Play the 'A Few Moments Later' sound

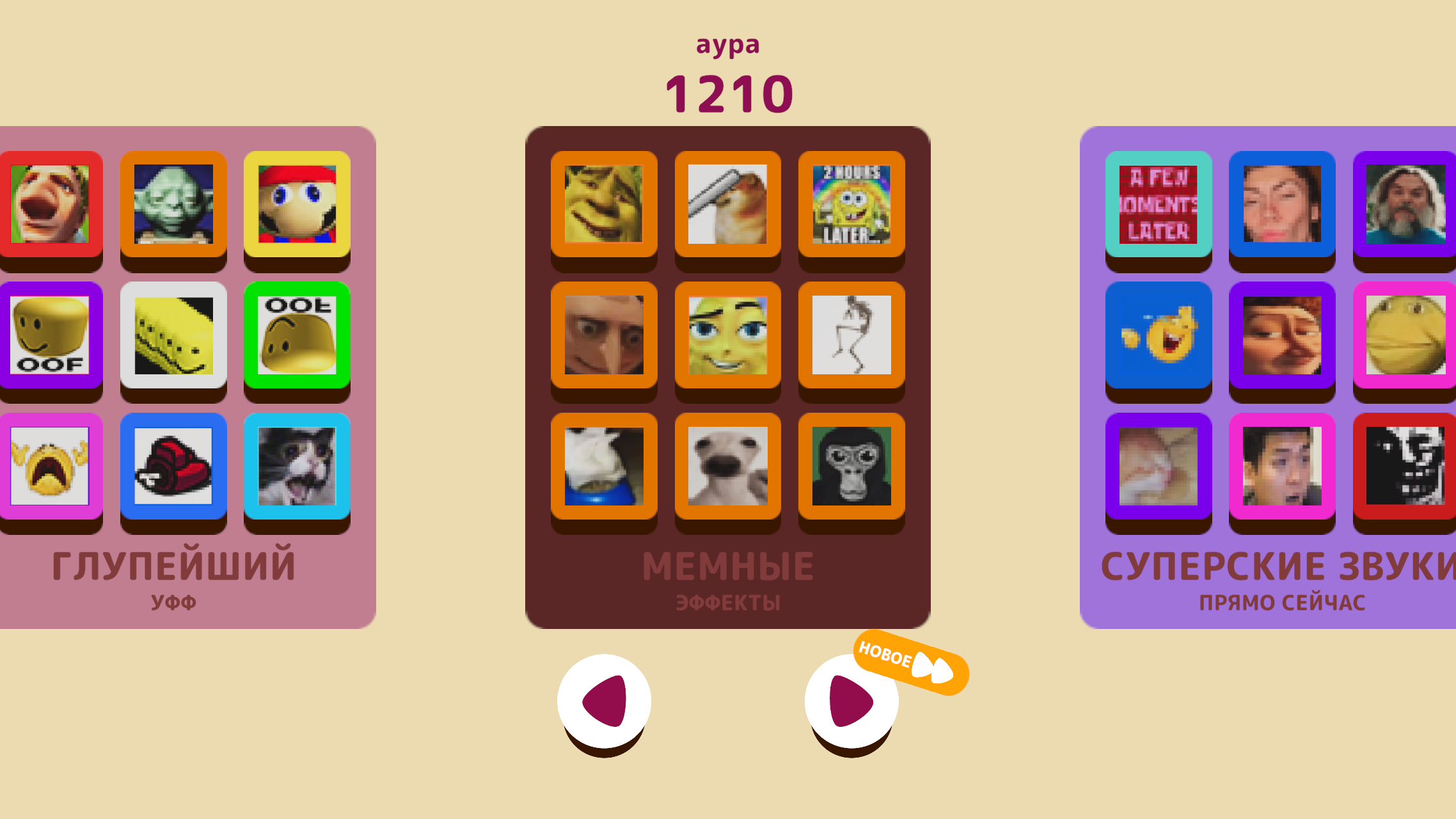[x=1158, y=205]
